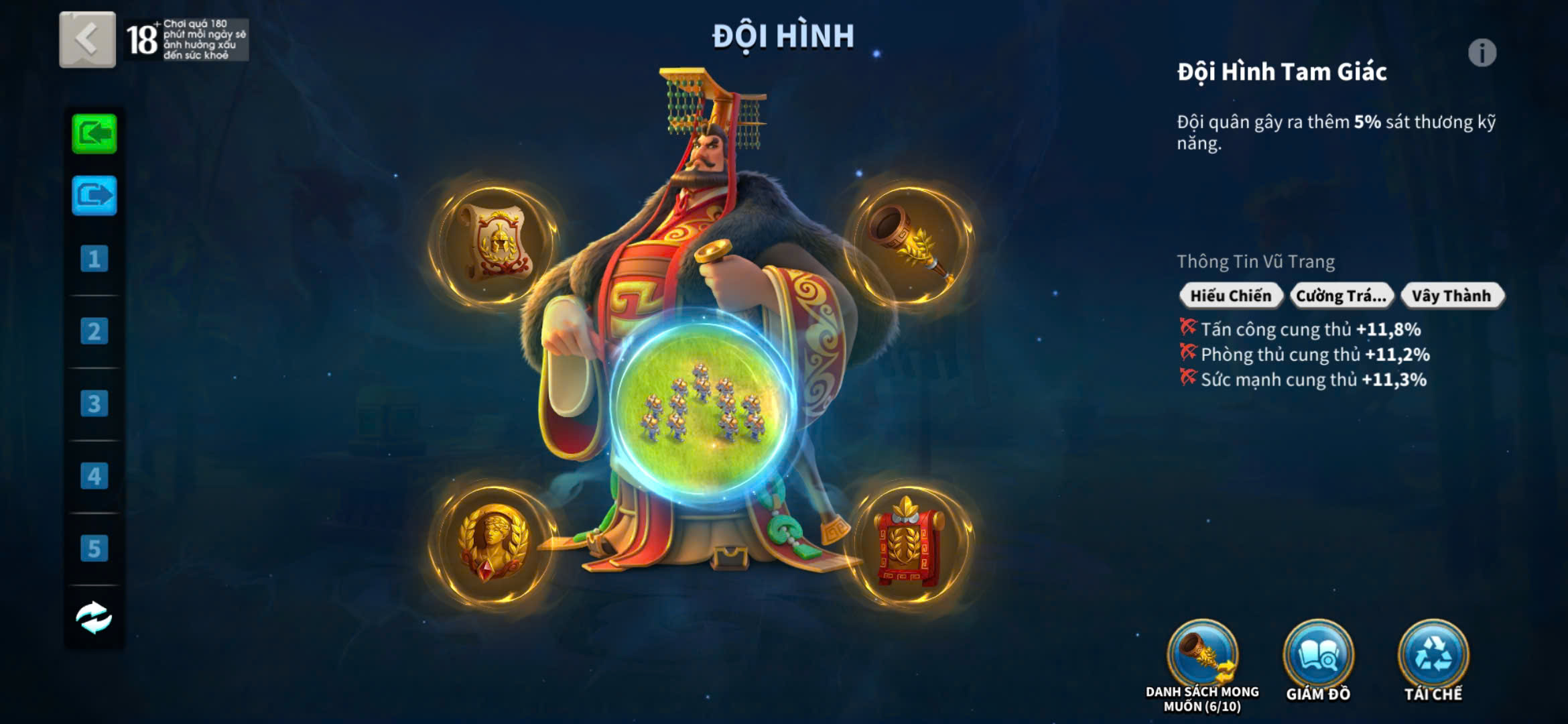Select formation preset 5
The image size is (1568, 724).
(x=94, y=548)
